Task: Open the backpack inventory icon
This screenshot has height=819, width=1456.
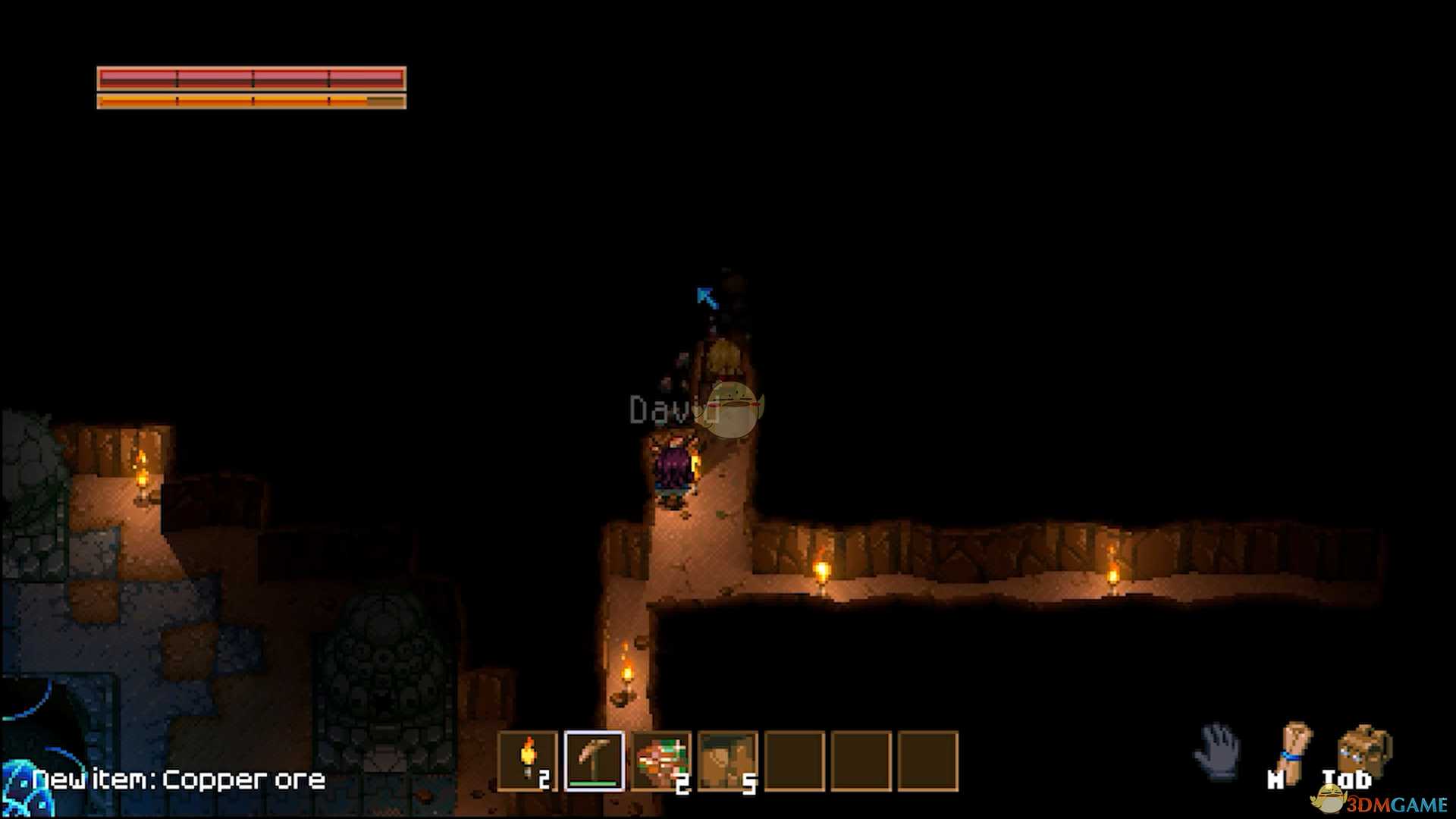Action: (x=1364, y=751)
